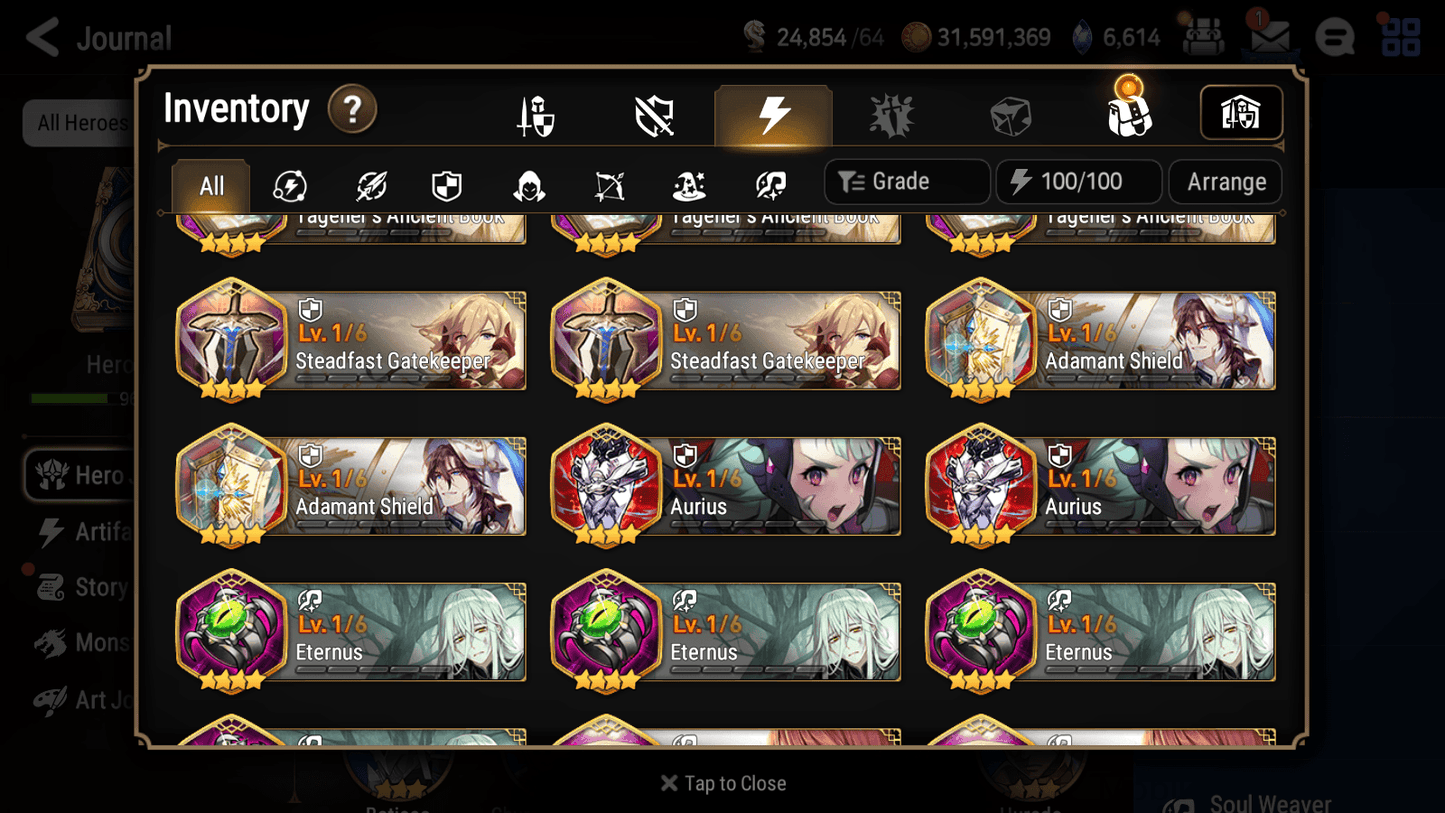
Task: Open the mail inbox icon
Action: 1268,37
